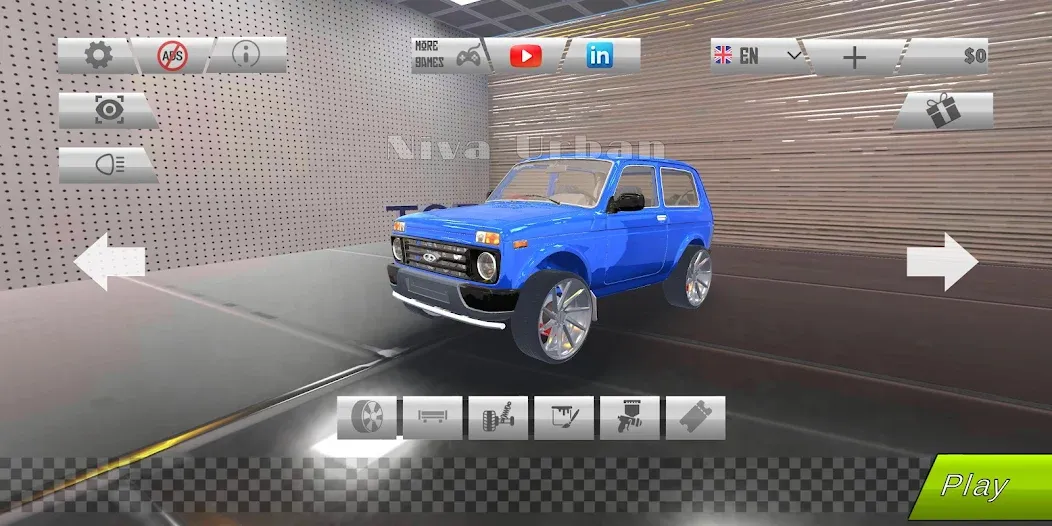The image size is (1052, 526).
Task: Open the suspension tuning option
Action: pos(498,417)
